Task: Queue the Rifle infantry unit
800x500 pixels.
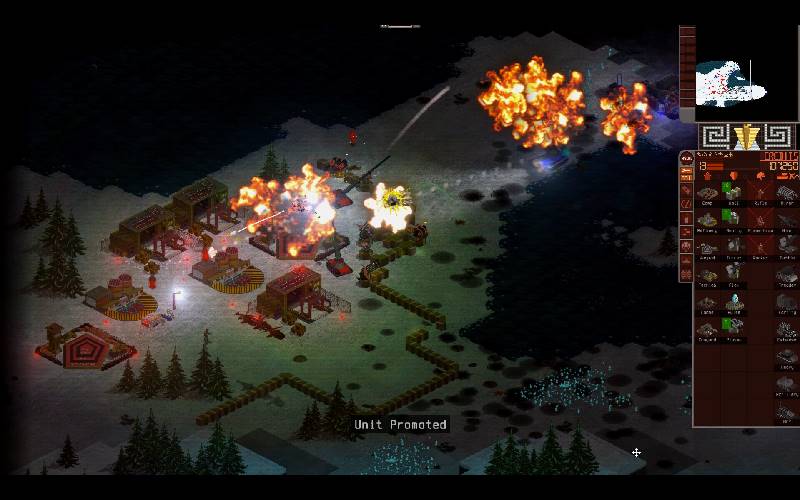Action: point(759,194)
